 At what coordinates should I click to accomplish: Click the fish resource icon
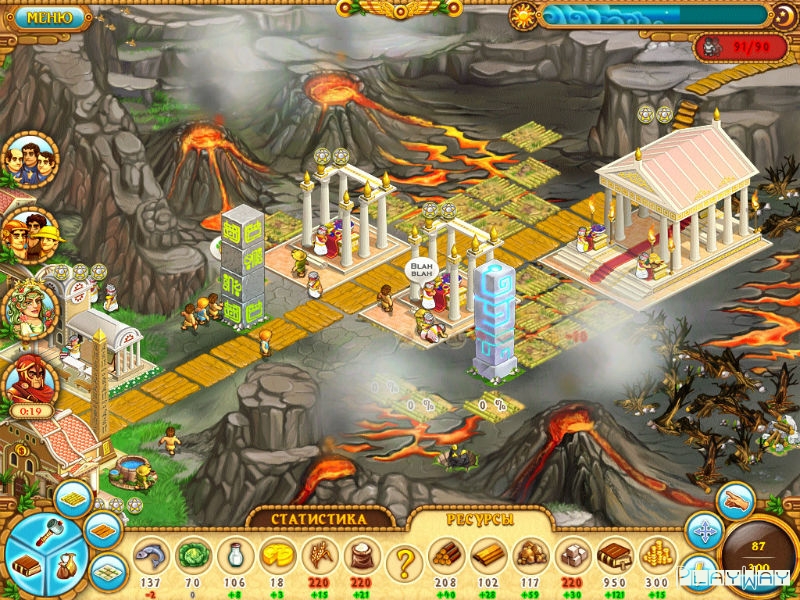[149, 555]
